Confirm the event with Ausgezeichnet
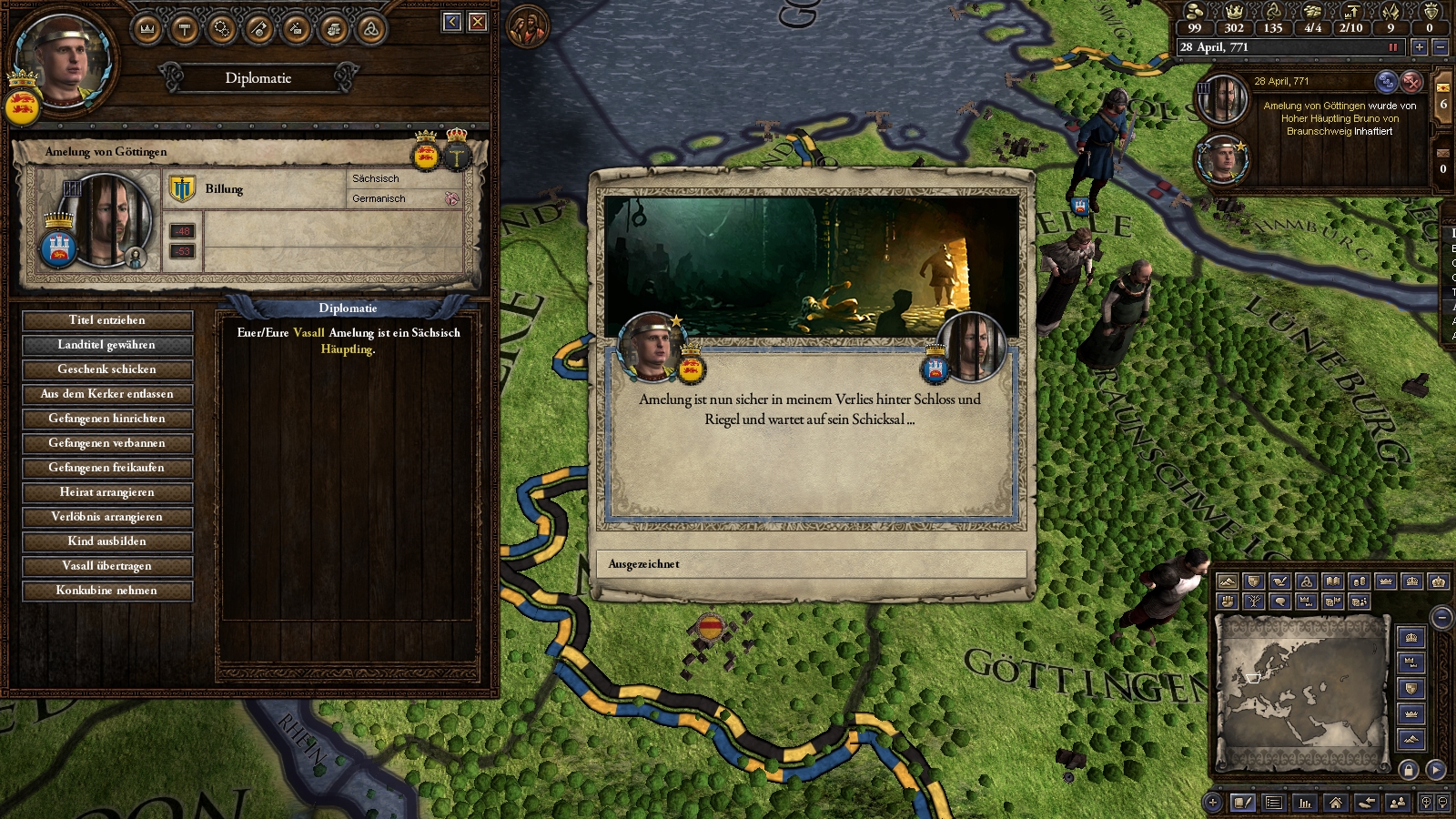This screenshot has height=819, width=1456. (x=810, y=564)
